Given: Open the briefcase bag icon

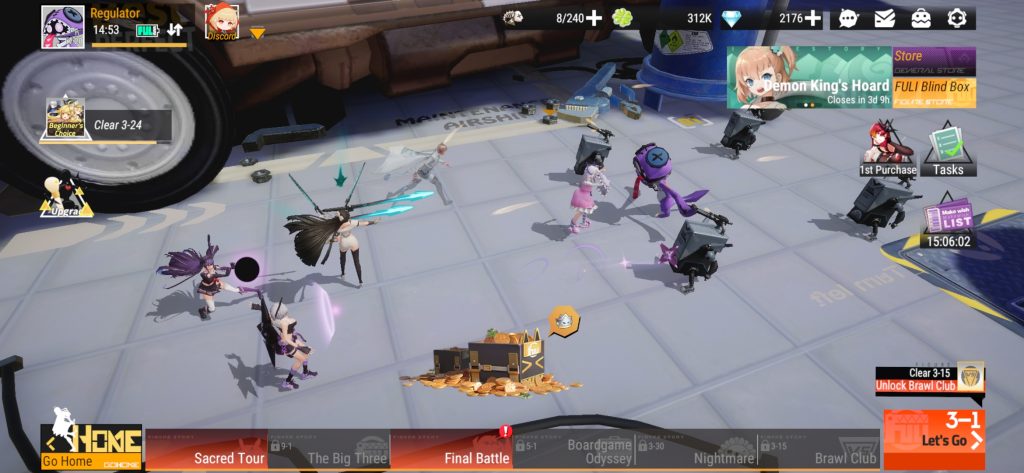Looking at the screenshot, I should tap(921, 18).
